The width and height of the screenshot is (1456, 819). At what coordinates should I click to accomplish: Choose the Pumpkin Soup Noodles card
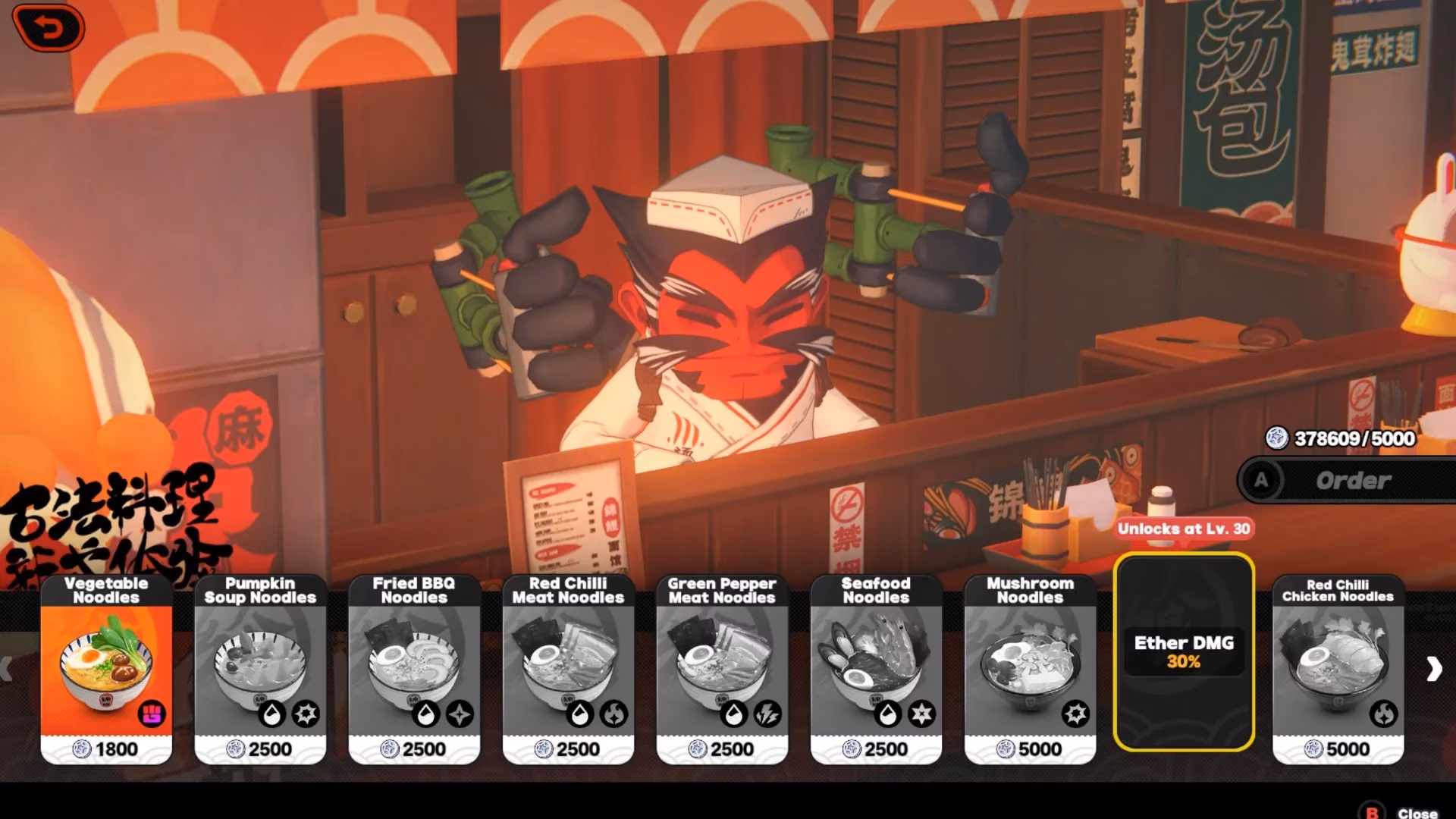pyautogui.click(x=260, y=669)
